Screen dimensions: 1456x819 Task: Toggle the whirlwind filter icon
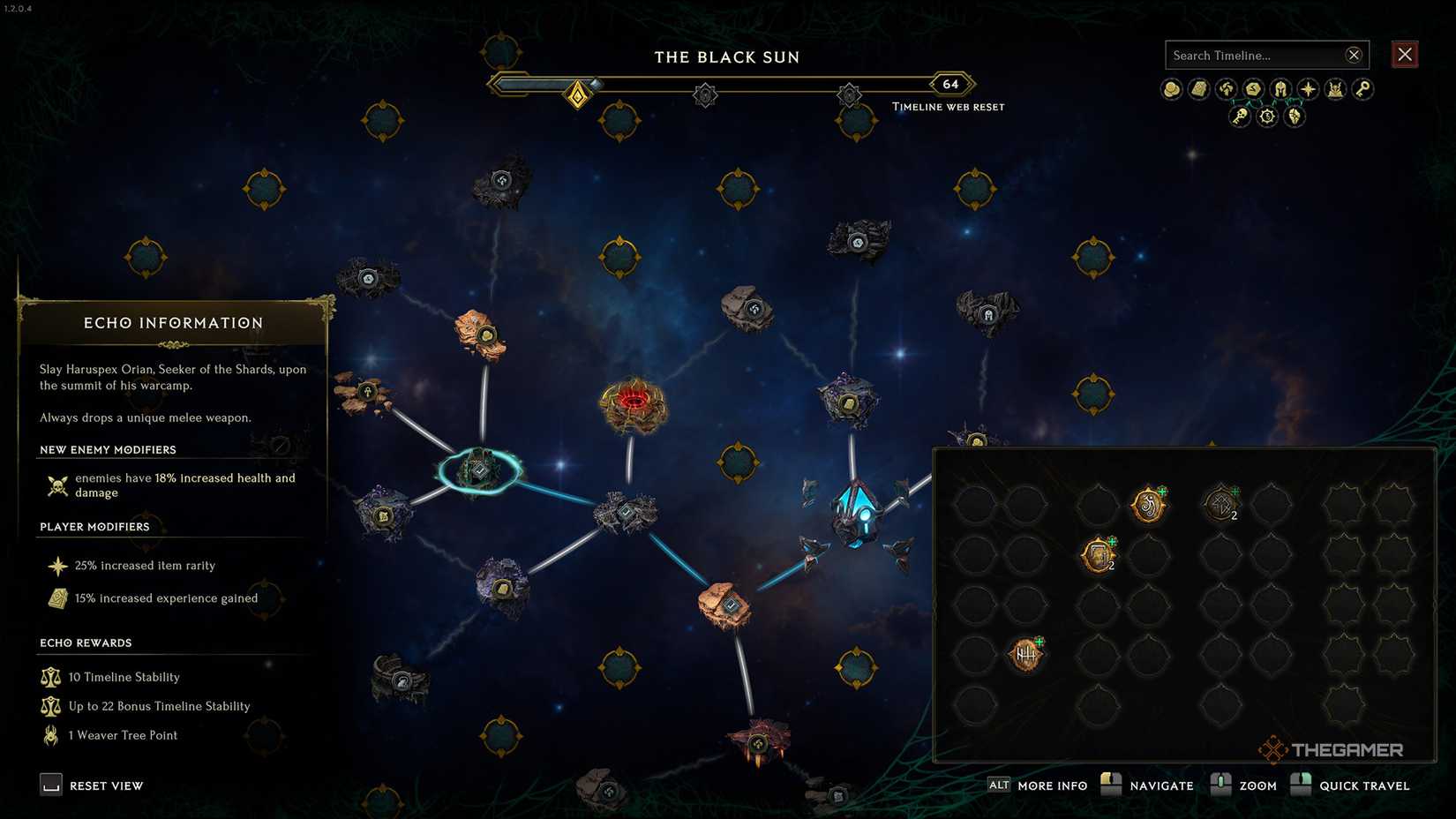1224,88
